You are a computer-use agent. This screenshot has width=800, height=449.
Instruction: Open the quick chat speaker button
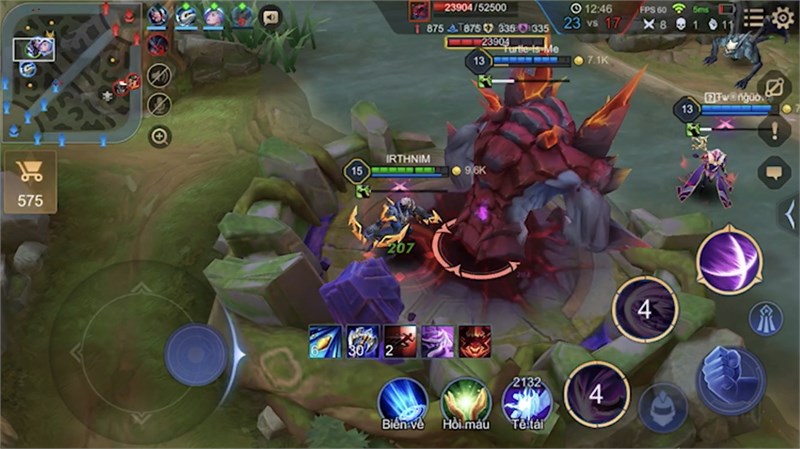click(270, 16)
